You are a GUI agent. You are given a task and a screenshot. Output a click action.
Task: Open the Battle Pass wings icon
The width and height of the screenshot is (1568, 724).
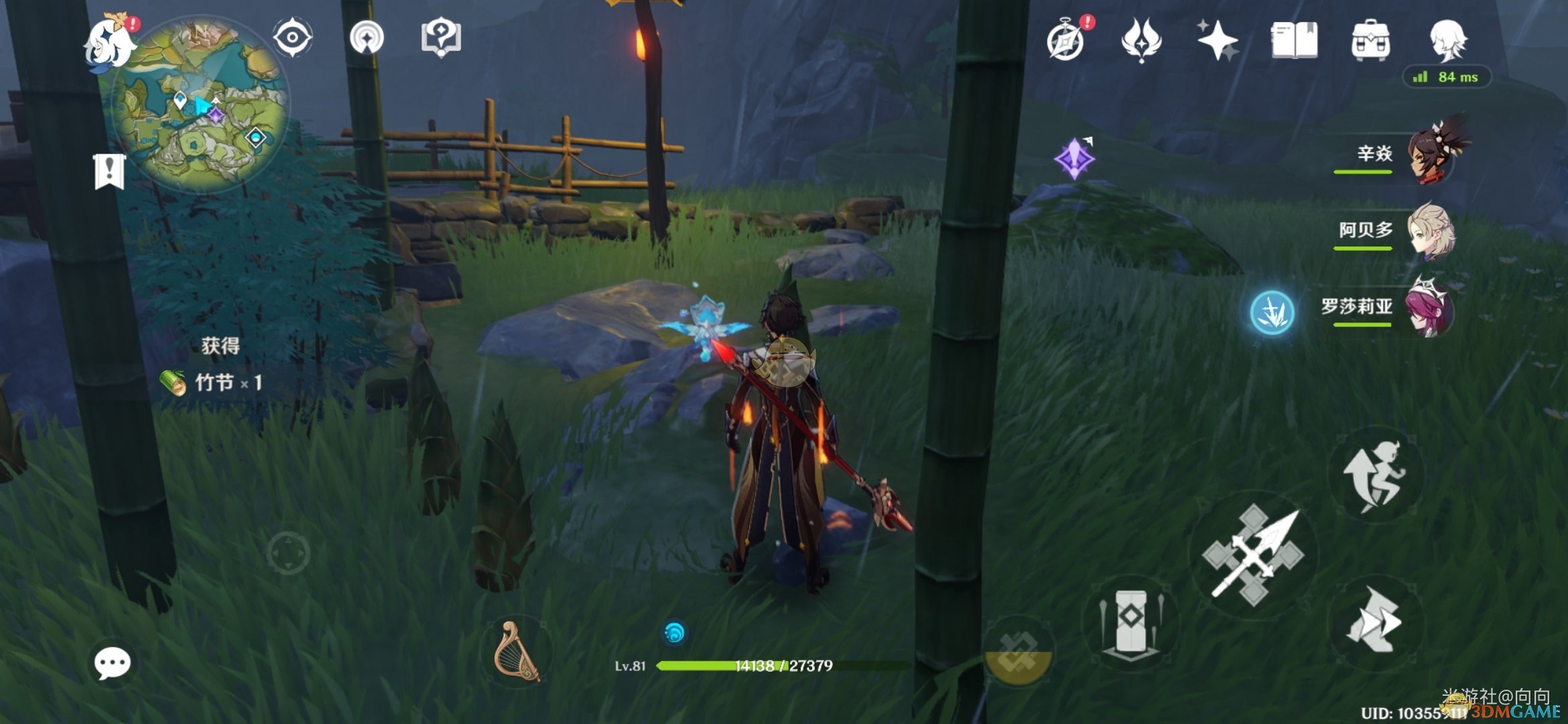pos(1141,40)
